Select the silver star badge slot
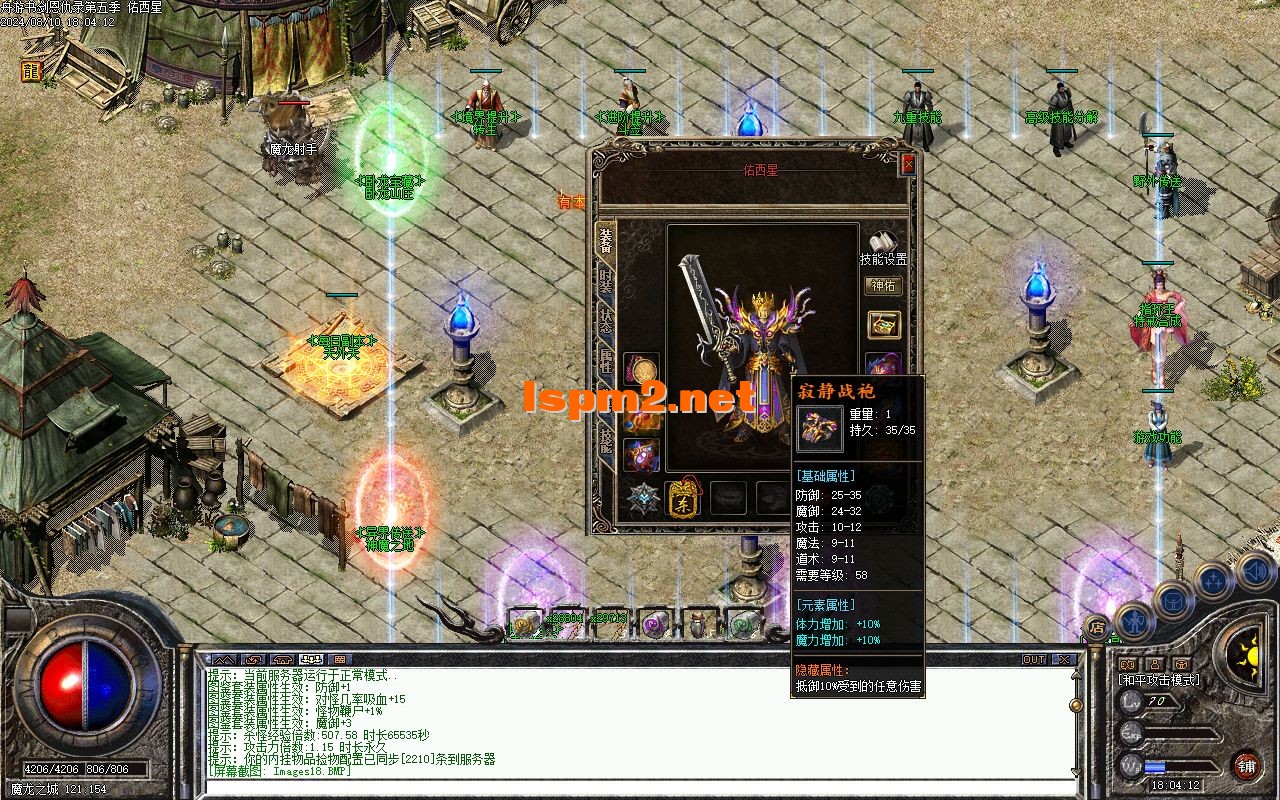This screenshot has width=1280, height=800. (641, 497)
